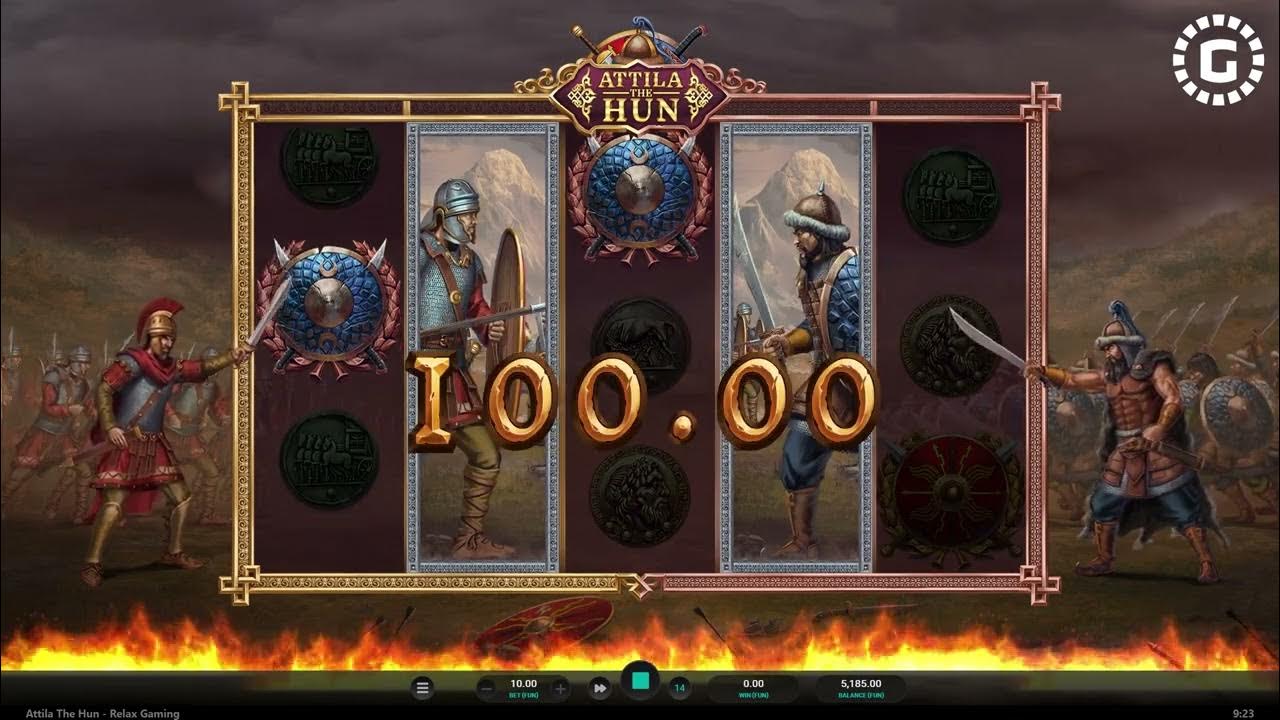This screenshot has height=720, width=1280.
Task: Click the WIN (FUN) display
Action: pyautogui.click(x=754, y=686)
